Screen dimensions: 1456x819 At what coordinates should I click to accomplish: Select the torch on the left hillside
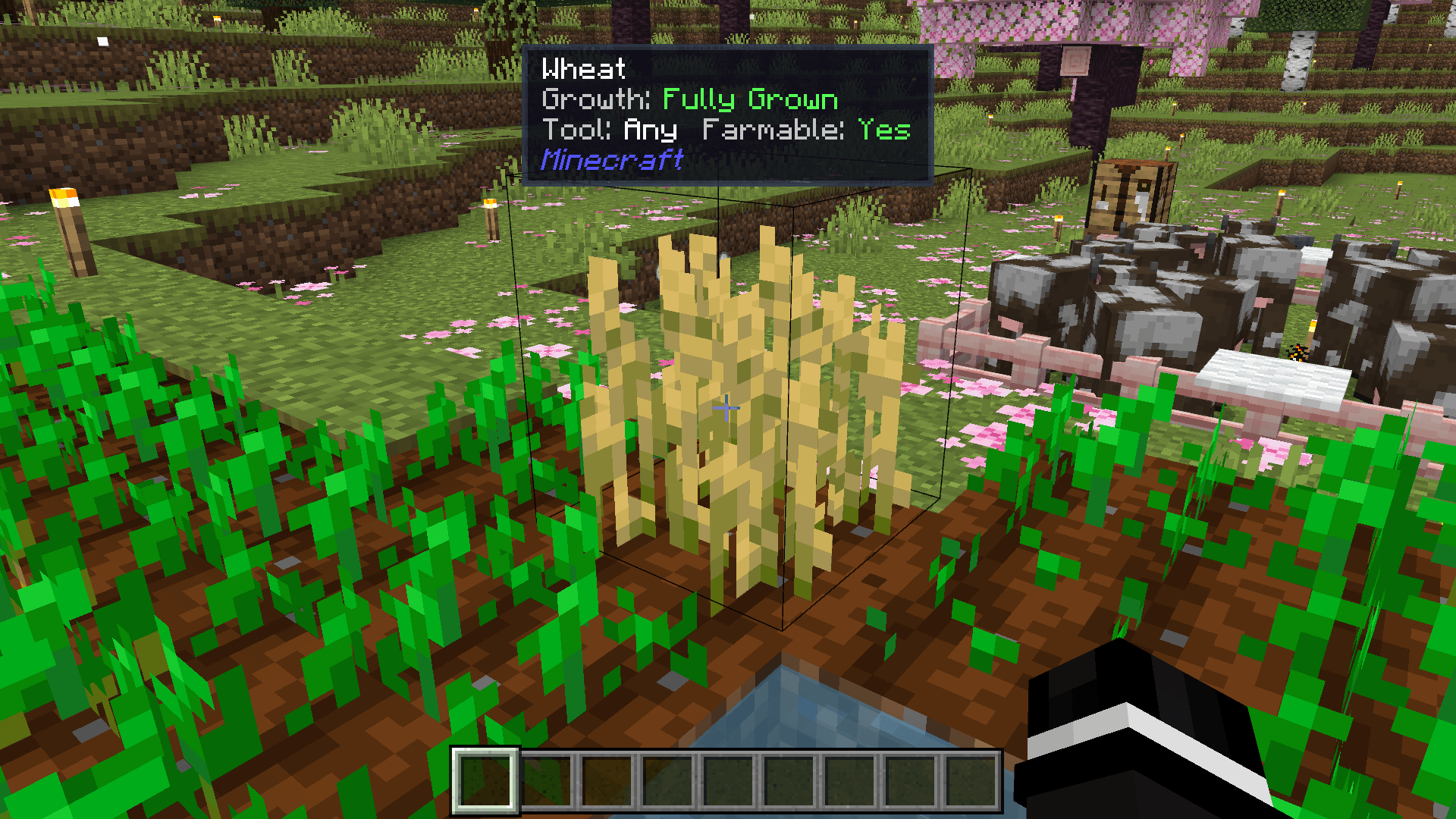pos(68,227)
